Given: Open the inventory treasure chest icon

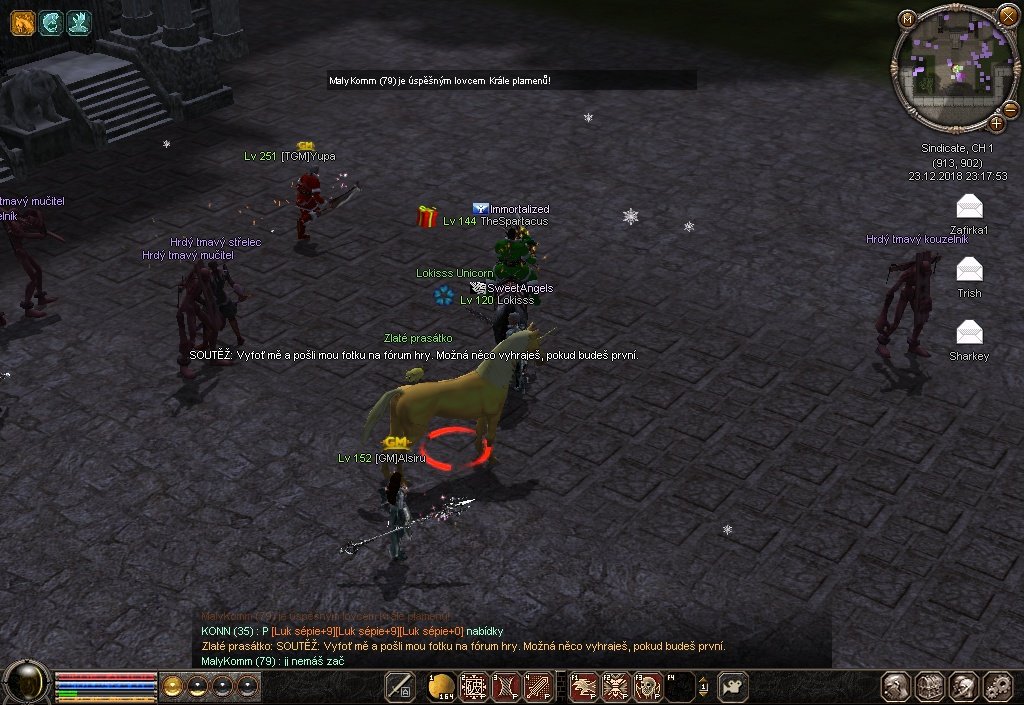Looking at the screenshot, I should tap(930, 686).
